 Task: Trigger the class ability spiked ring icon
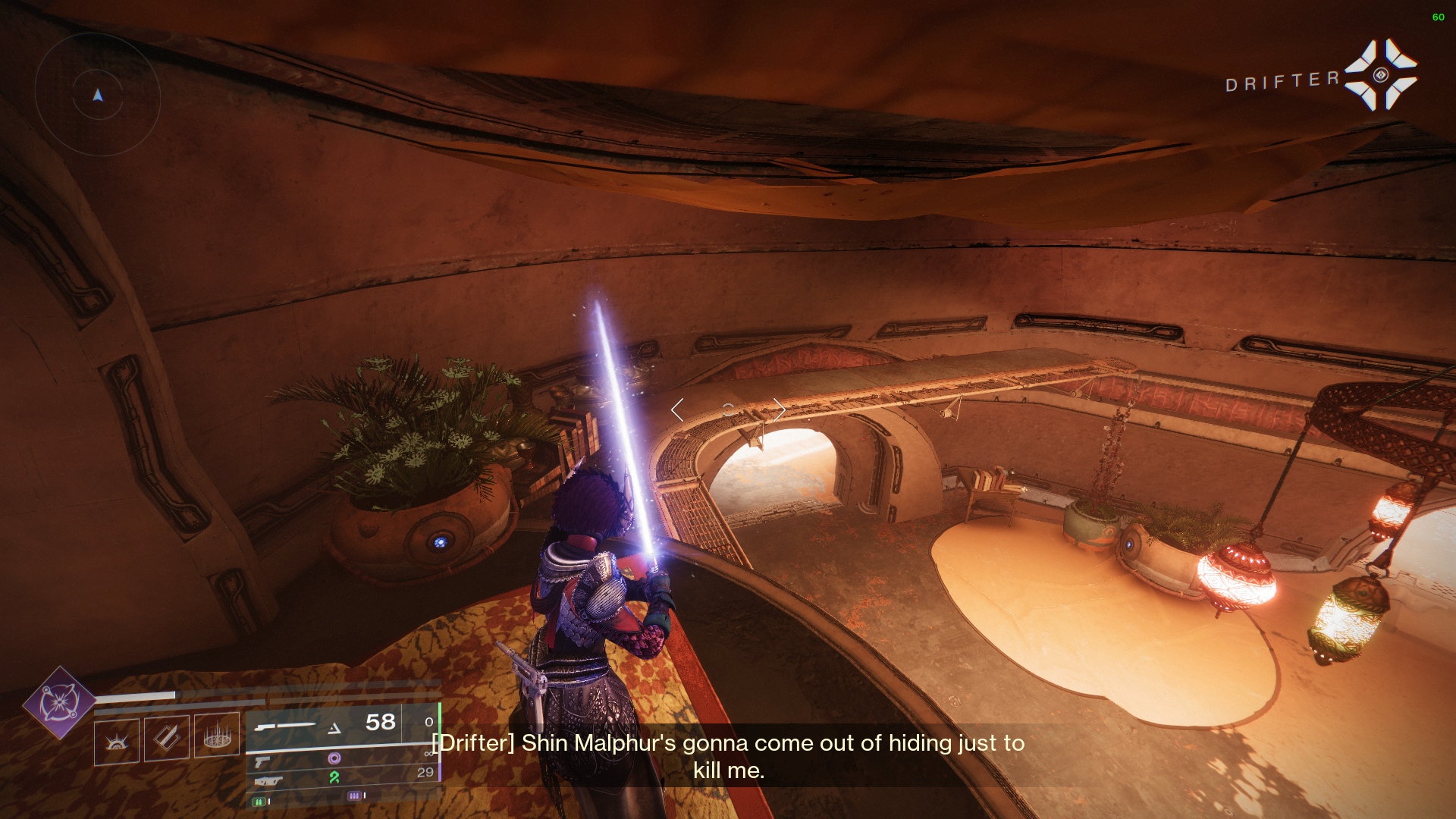tap(217, 735)
